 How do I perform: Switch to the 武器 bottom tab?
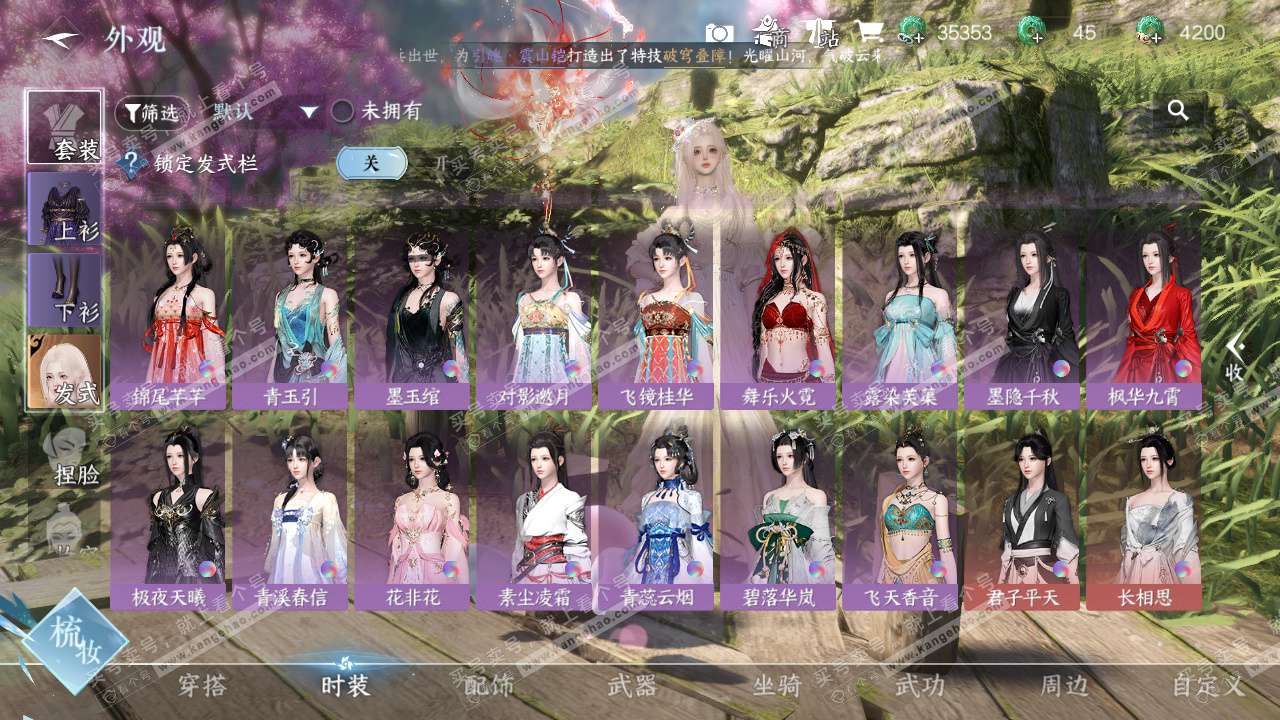632,685
